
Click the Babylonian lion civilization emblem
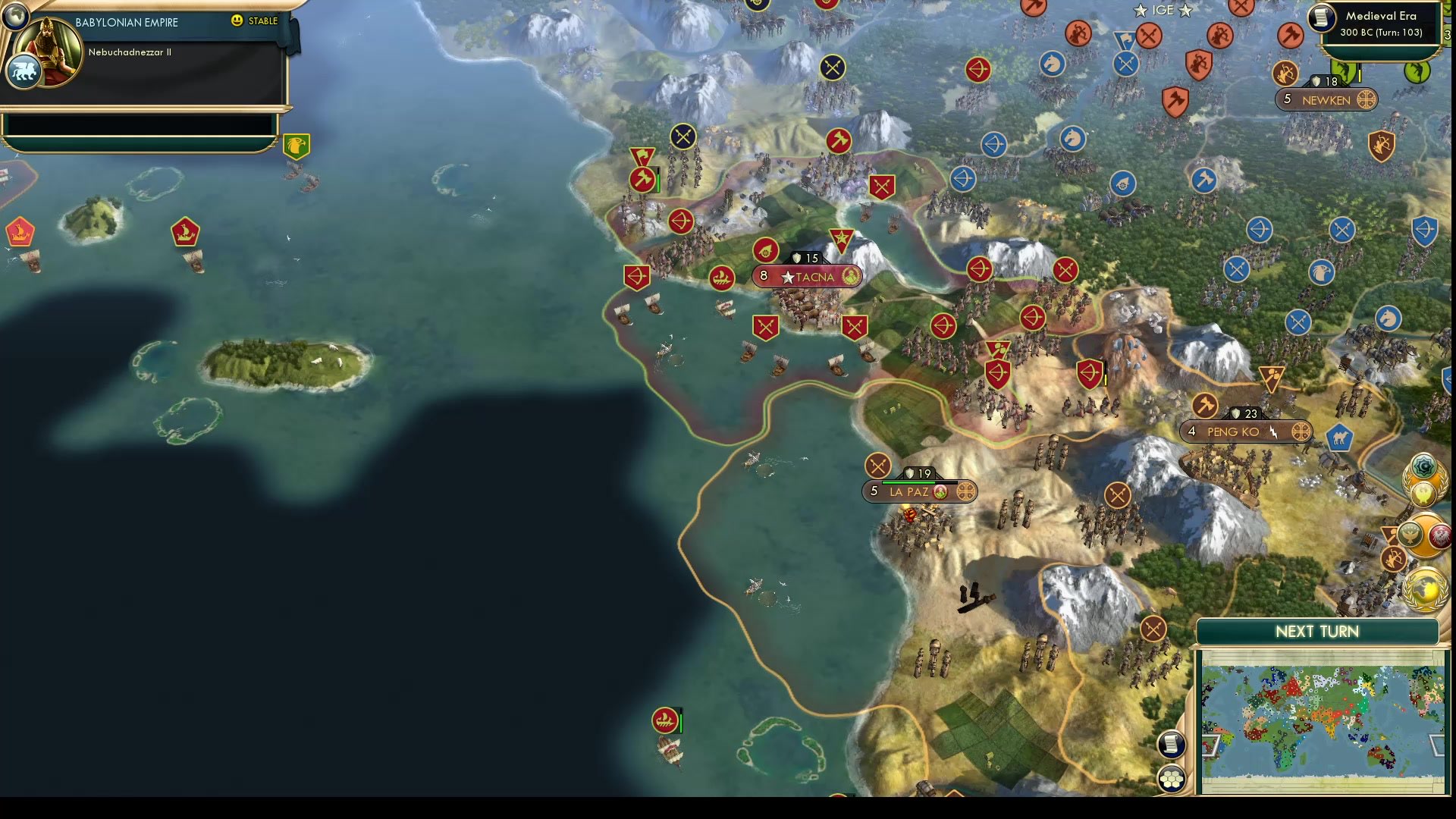[x=23, y=72]
